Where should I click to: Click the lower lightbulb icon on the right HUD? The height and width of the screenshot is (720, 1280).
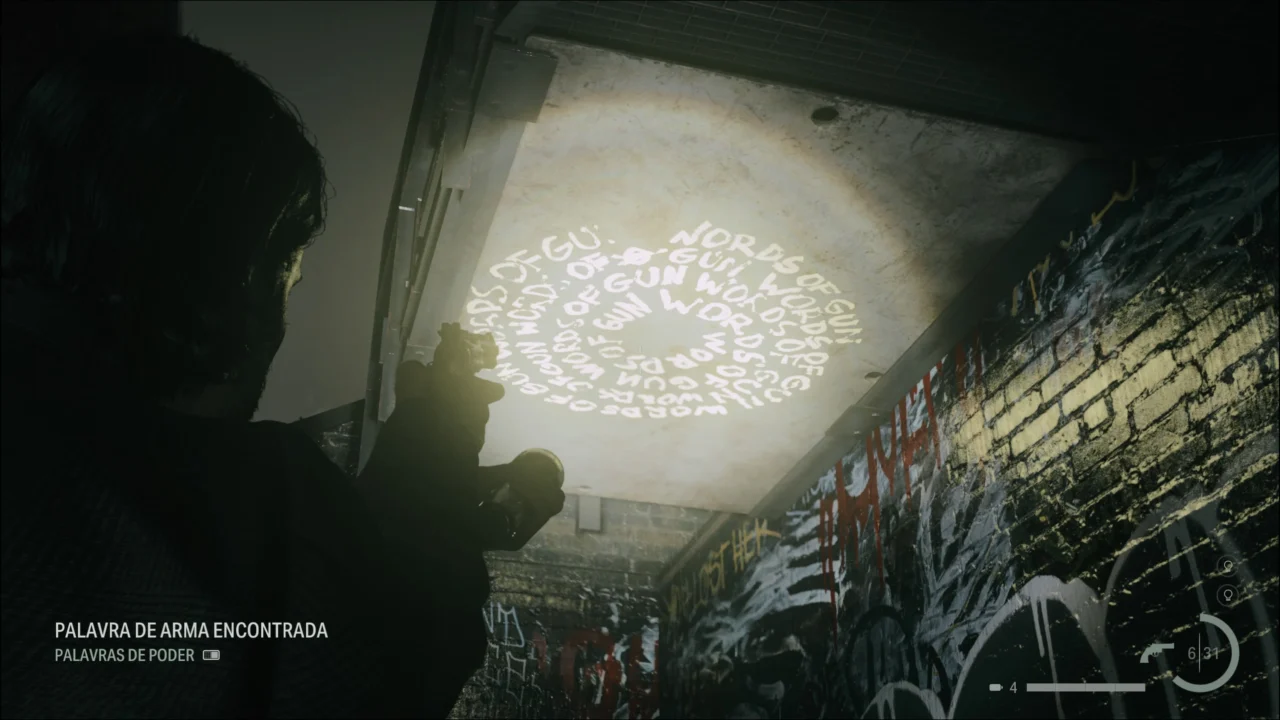(1227, 594)
